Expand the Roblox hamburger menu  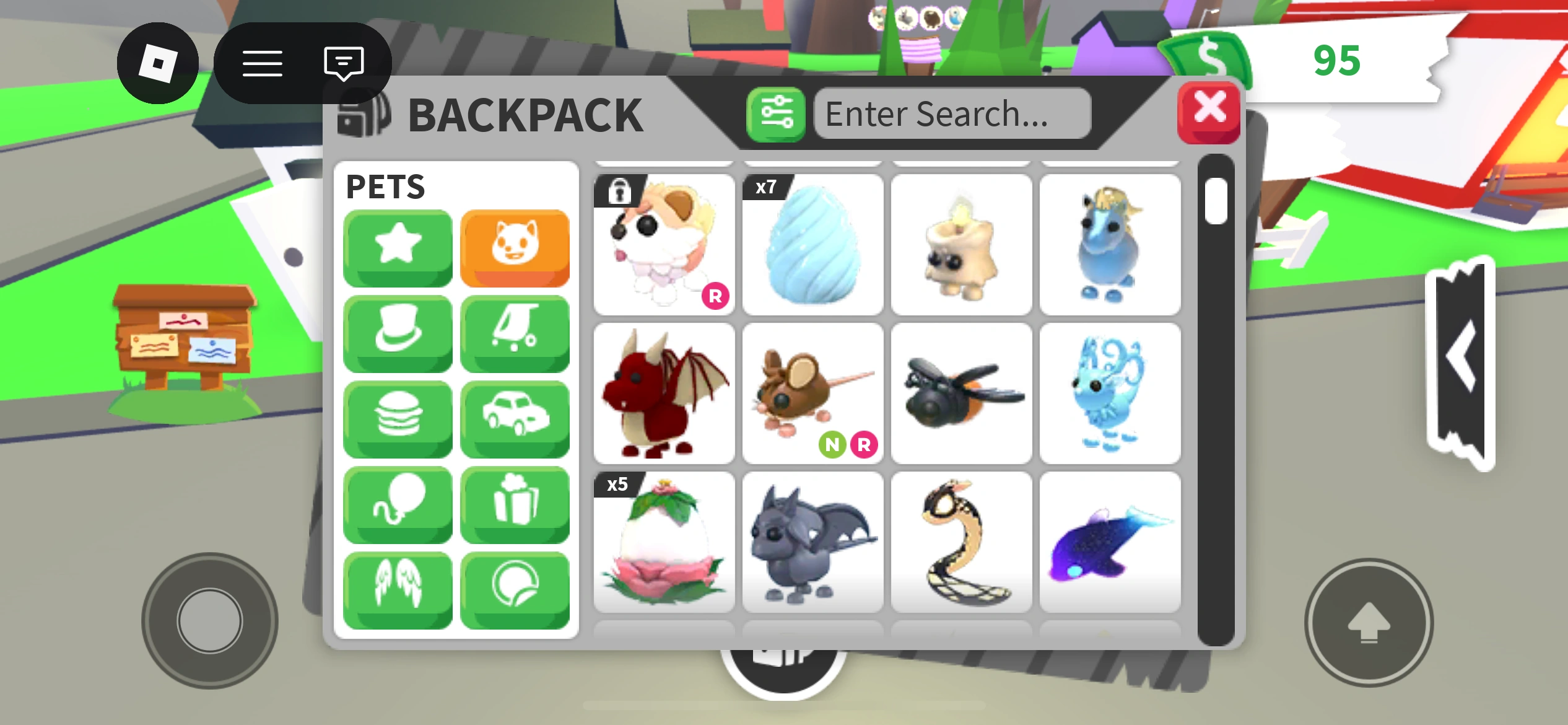pyautogui.click(x=263, y=63)
